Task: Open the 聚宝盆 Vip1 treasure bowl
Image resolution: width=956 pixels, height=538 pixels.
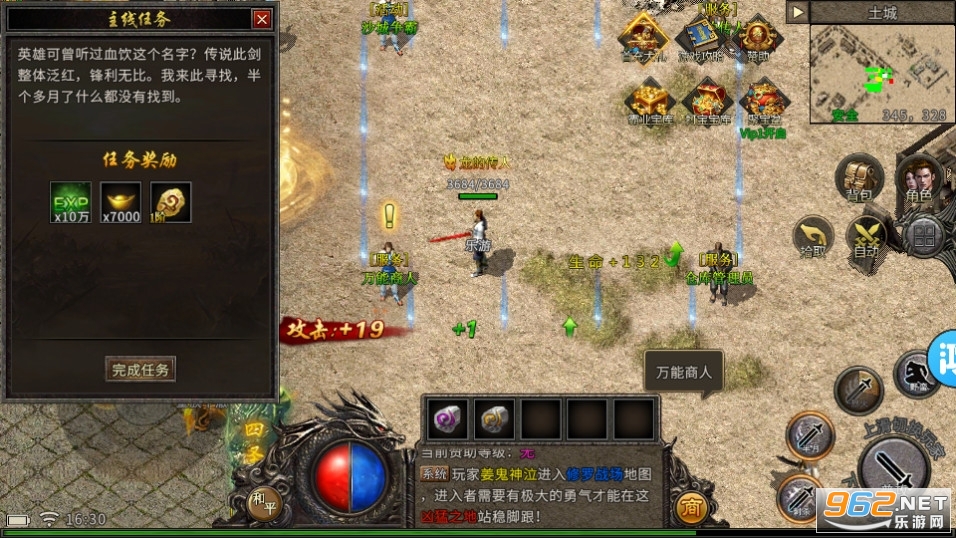Action: tap(762, 103)
